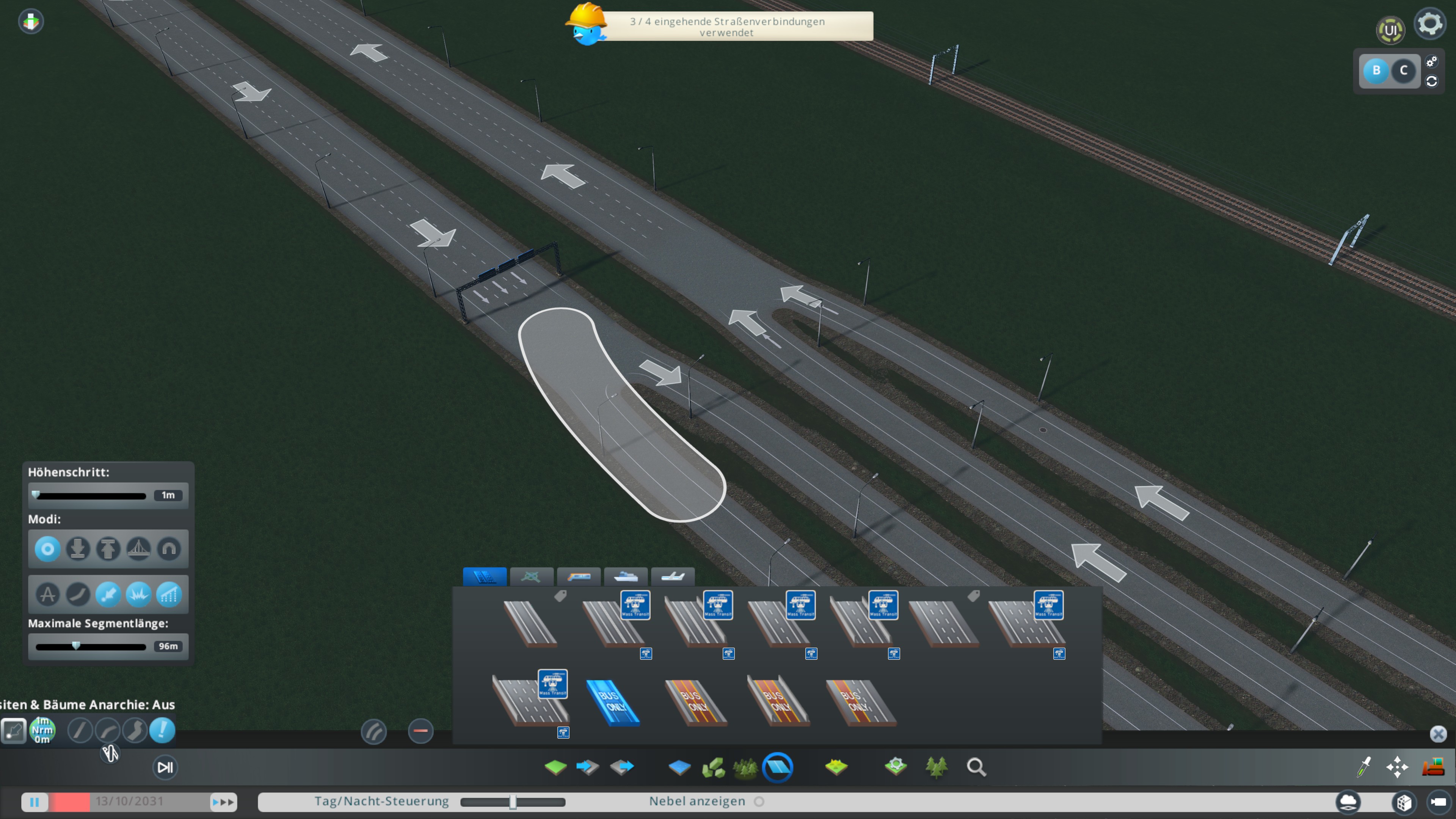This screenshot has width=1456, height=819.
Task: Select the elevated road mode (up arrow)
Action: pyautogui.click(x=108, y=549)
